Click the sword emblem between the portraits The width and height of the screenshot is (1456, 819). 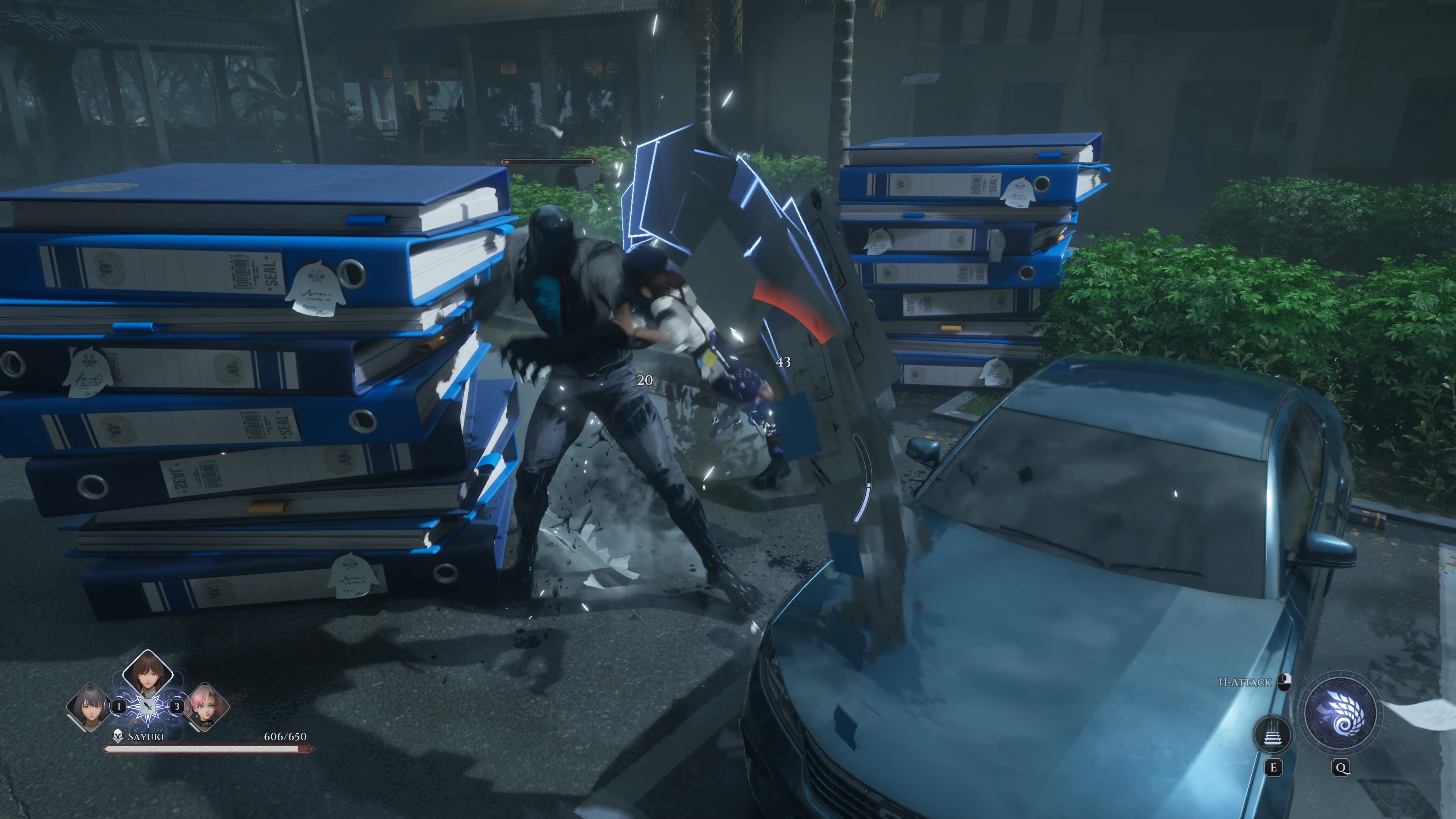tap(147, 706)
